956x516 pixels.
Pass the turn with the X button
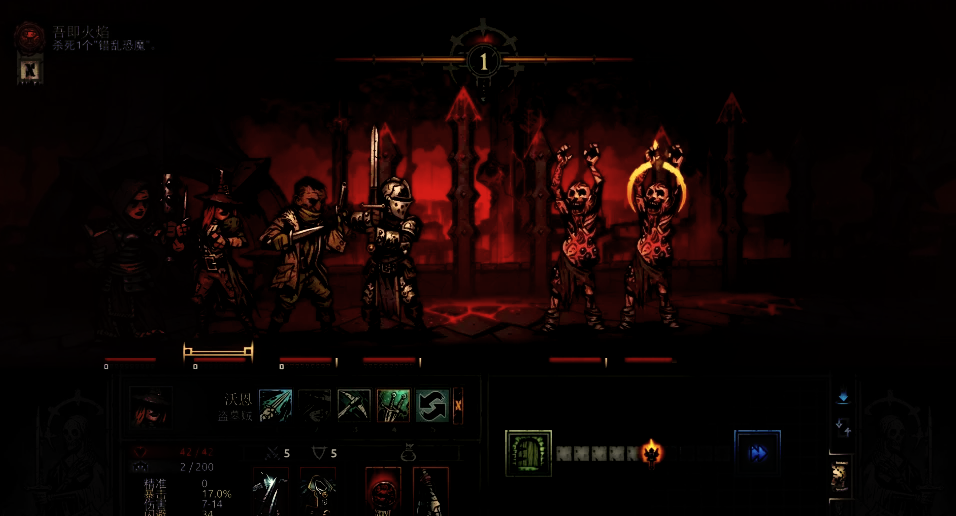(x=458, y=406)
